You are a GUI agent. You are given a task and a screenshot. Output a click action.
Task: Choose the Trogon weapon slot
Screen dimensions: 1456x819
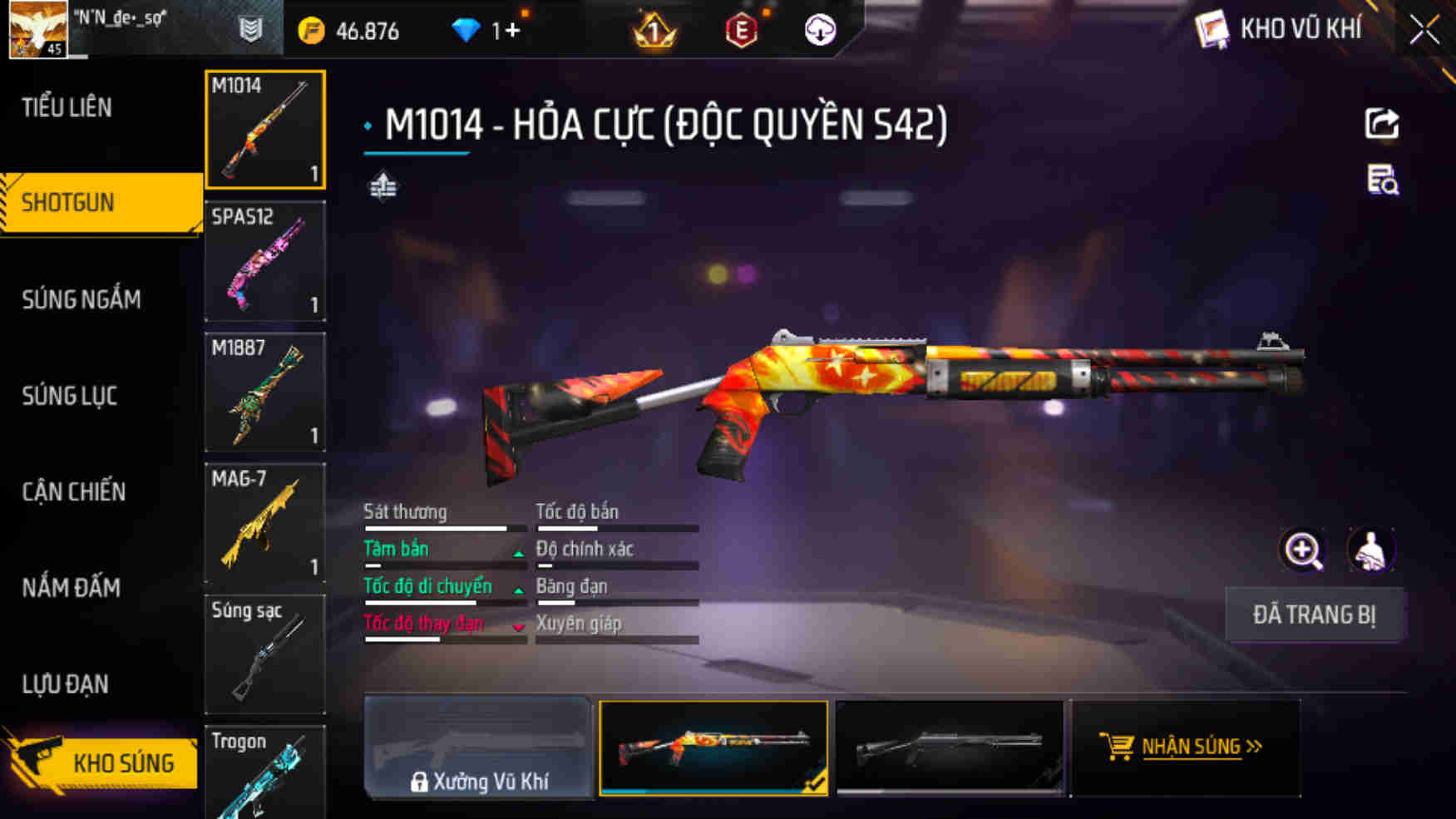click(264, 773)
